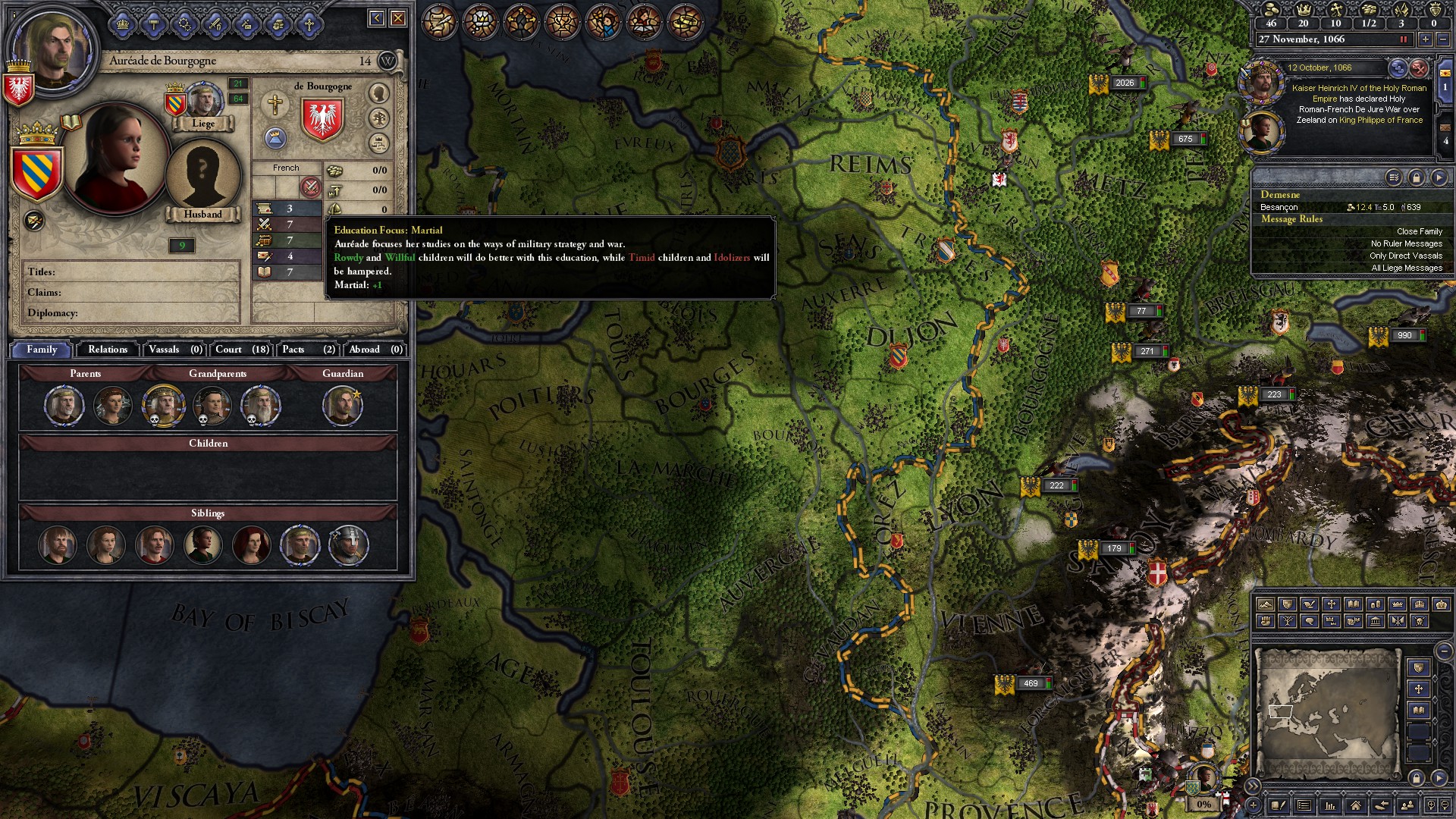Viewport: 1456px width, 819px height.
Task: Open the Guardian's portrait in Family tab
Action: tap(343, 406)
